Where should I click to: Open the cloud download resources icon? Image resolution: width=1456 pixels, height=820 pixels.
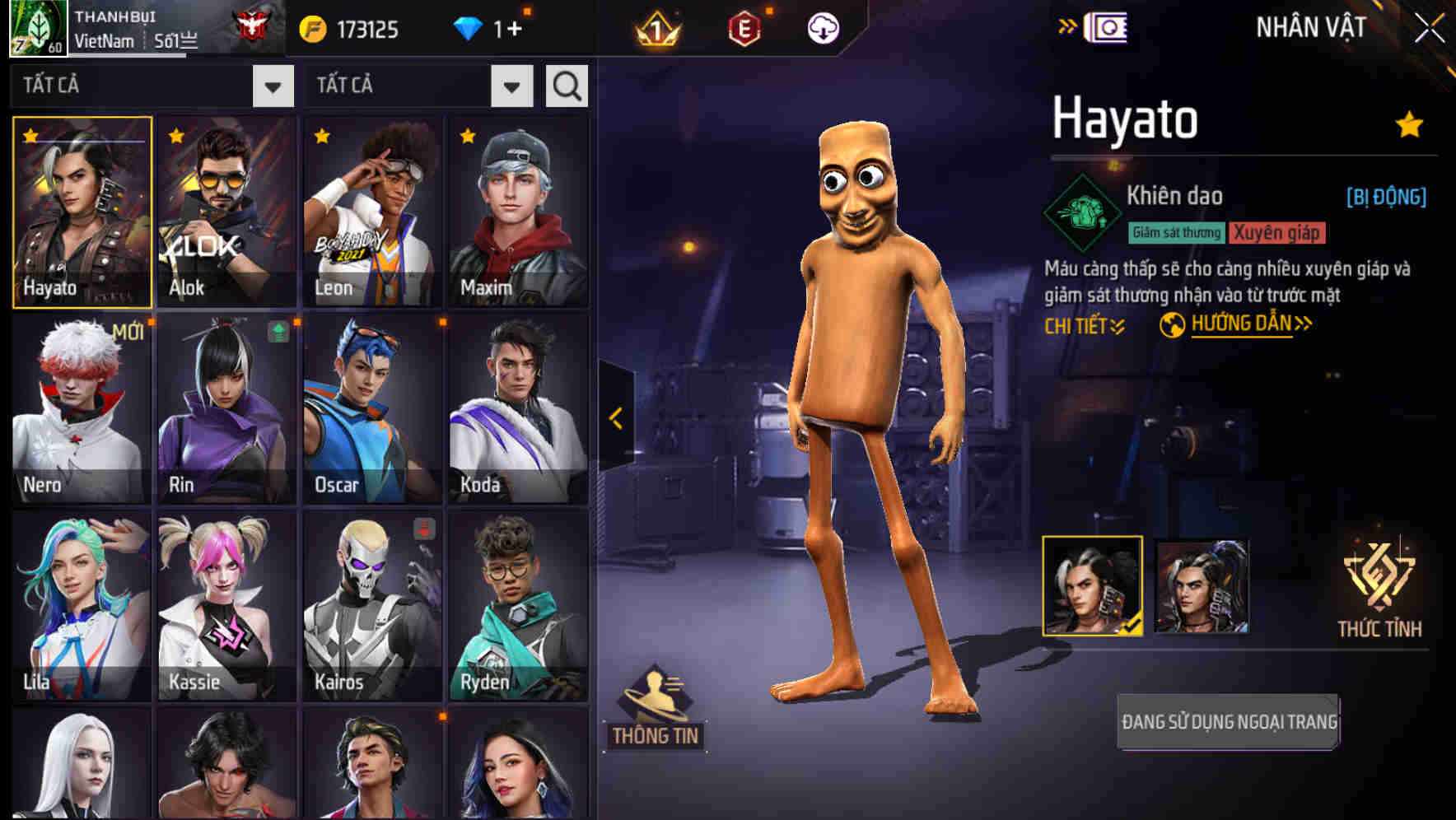822,27
